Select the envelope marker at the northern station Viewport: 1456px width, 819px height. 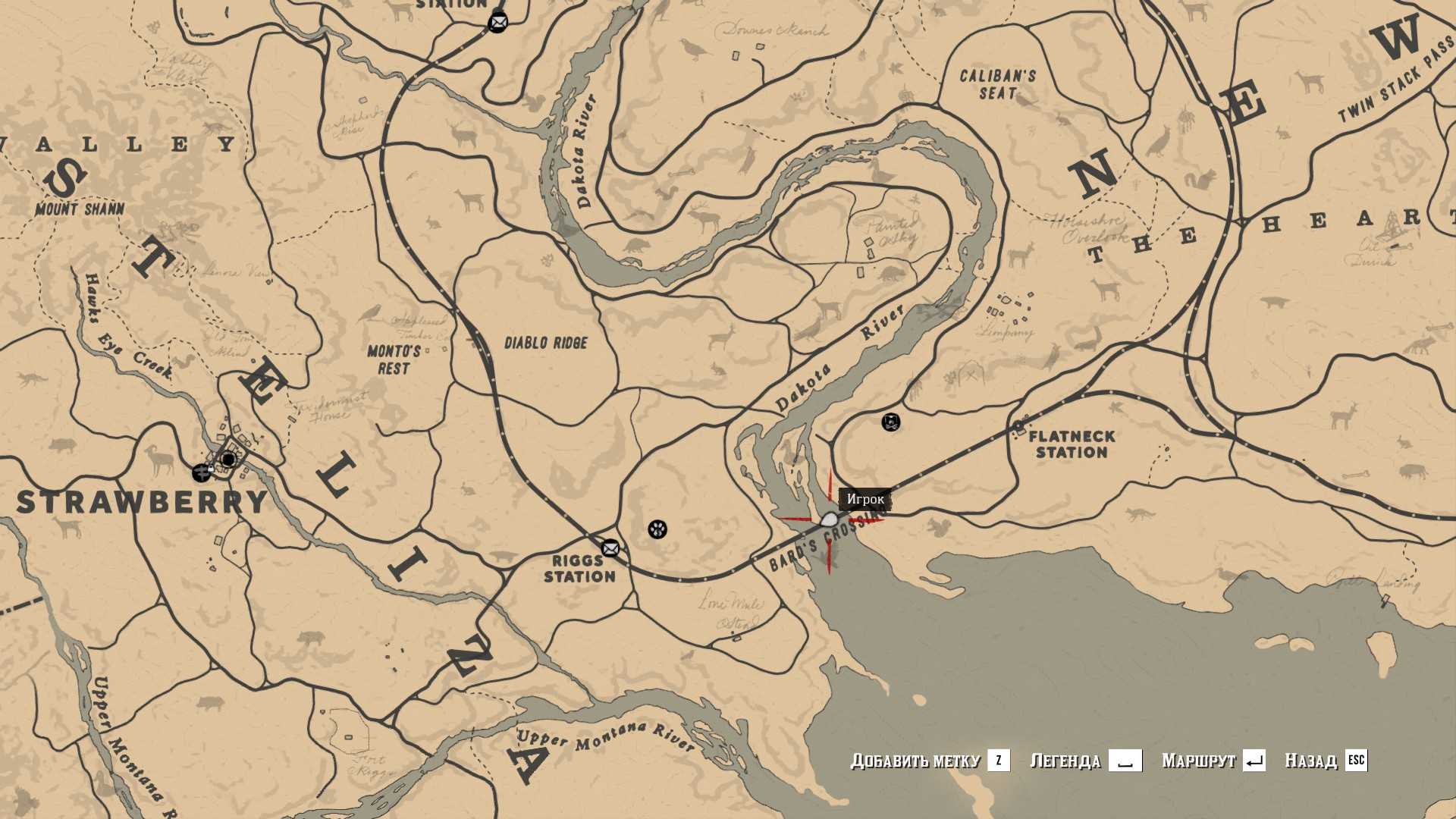497,23
